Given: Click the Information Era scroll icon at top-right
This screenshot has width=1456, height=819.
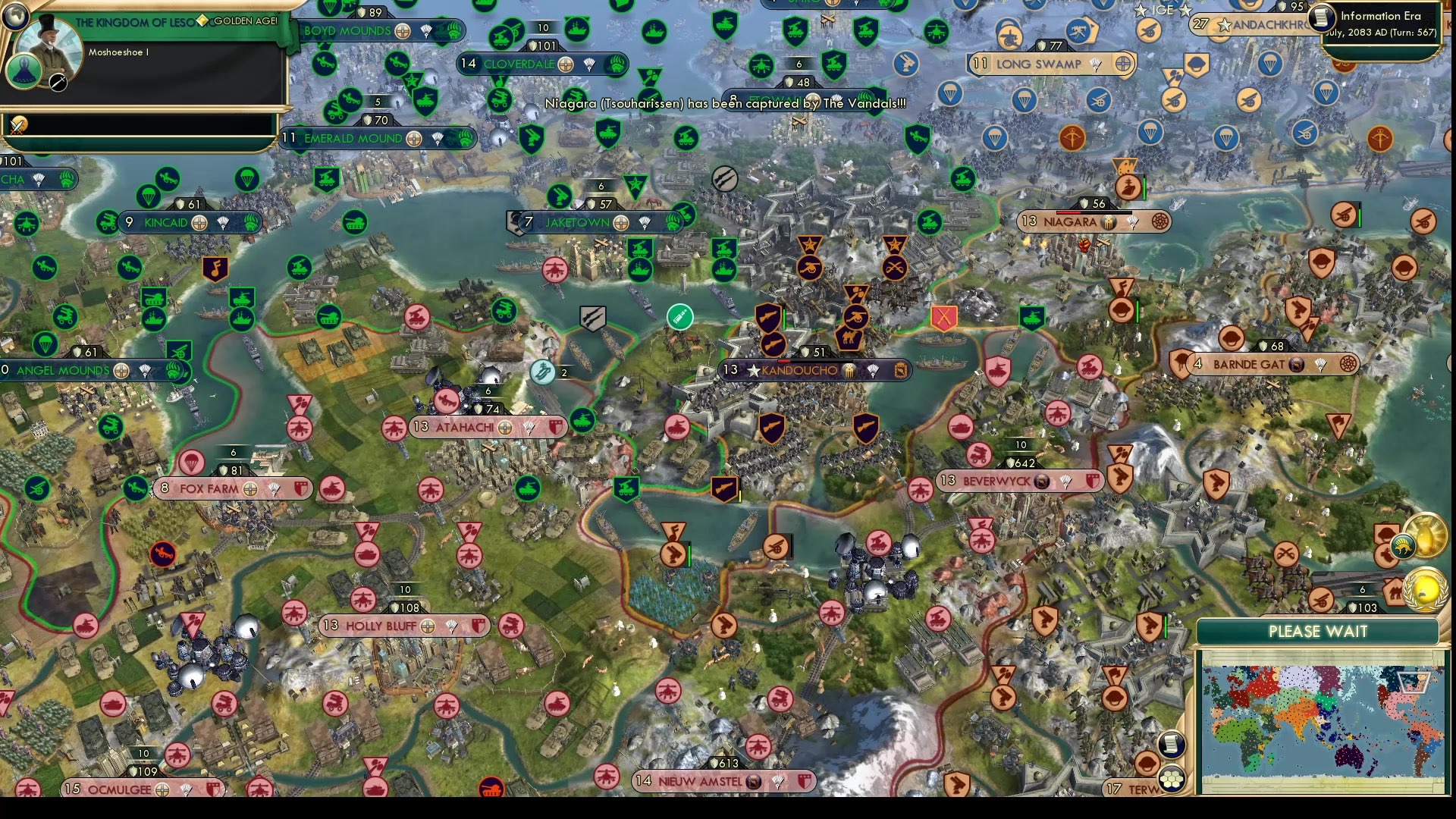Looking at the screenshot, I should click(1323, 17).
